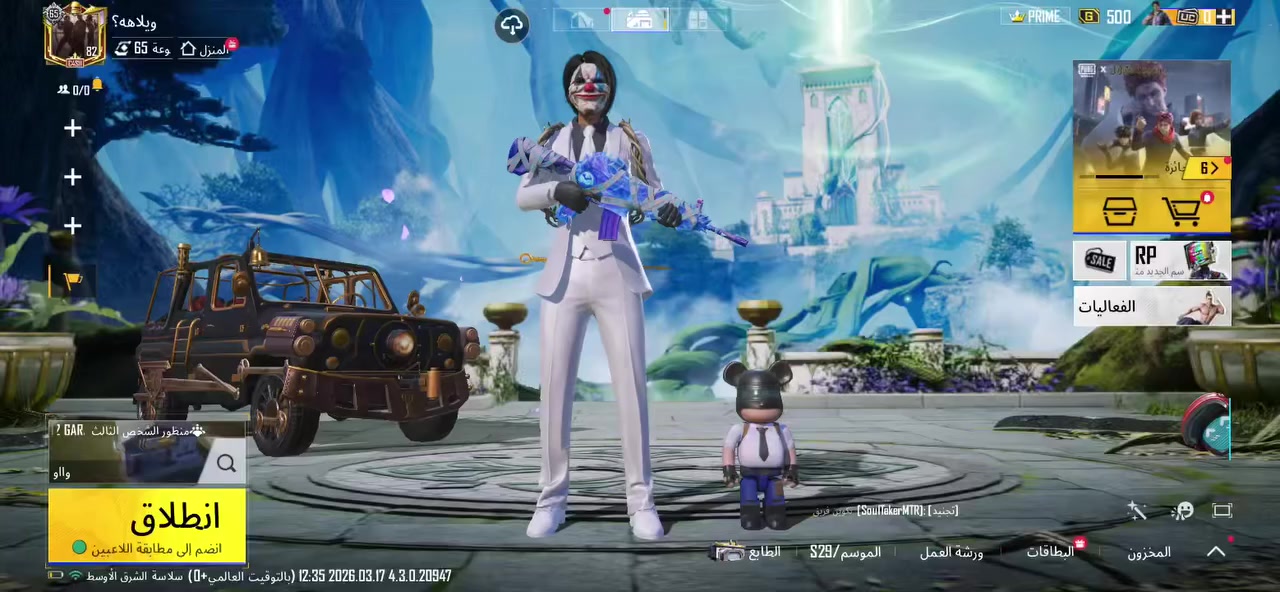The width and height of the screenshot is (1280, 592).
Task: Open the RP Royale Pass tile
Action: pos(1180,260)
